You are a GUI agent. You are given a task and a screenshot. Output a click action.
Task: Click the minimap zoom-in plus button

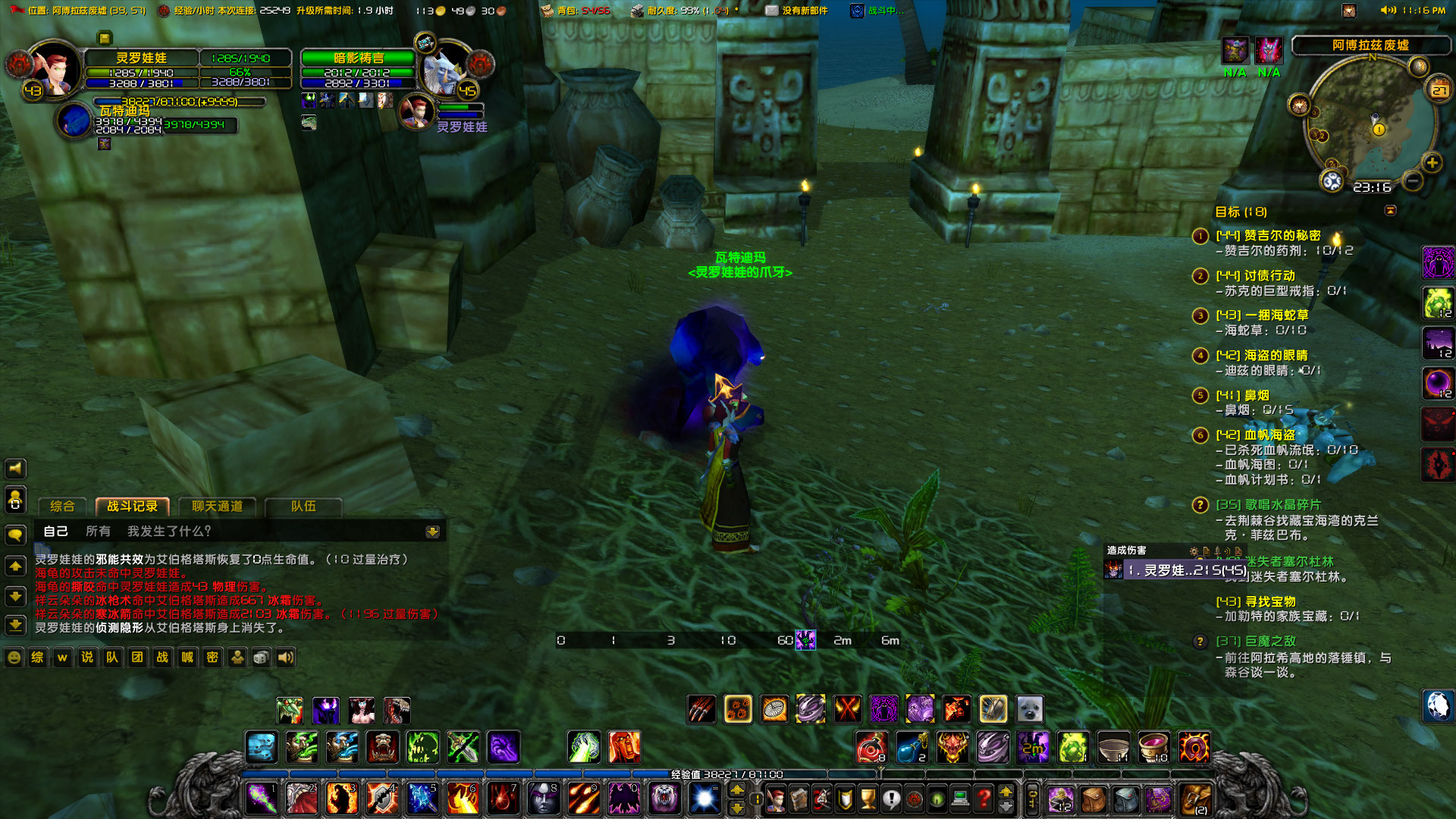click(1432, 162)
